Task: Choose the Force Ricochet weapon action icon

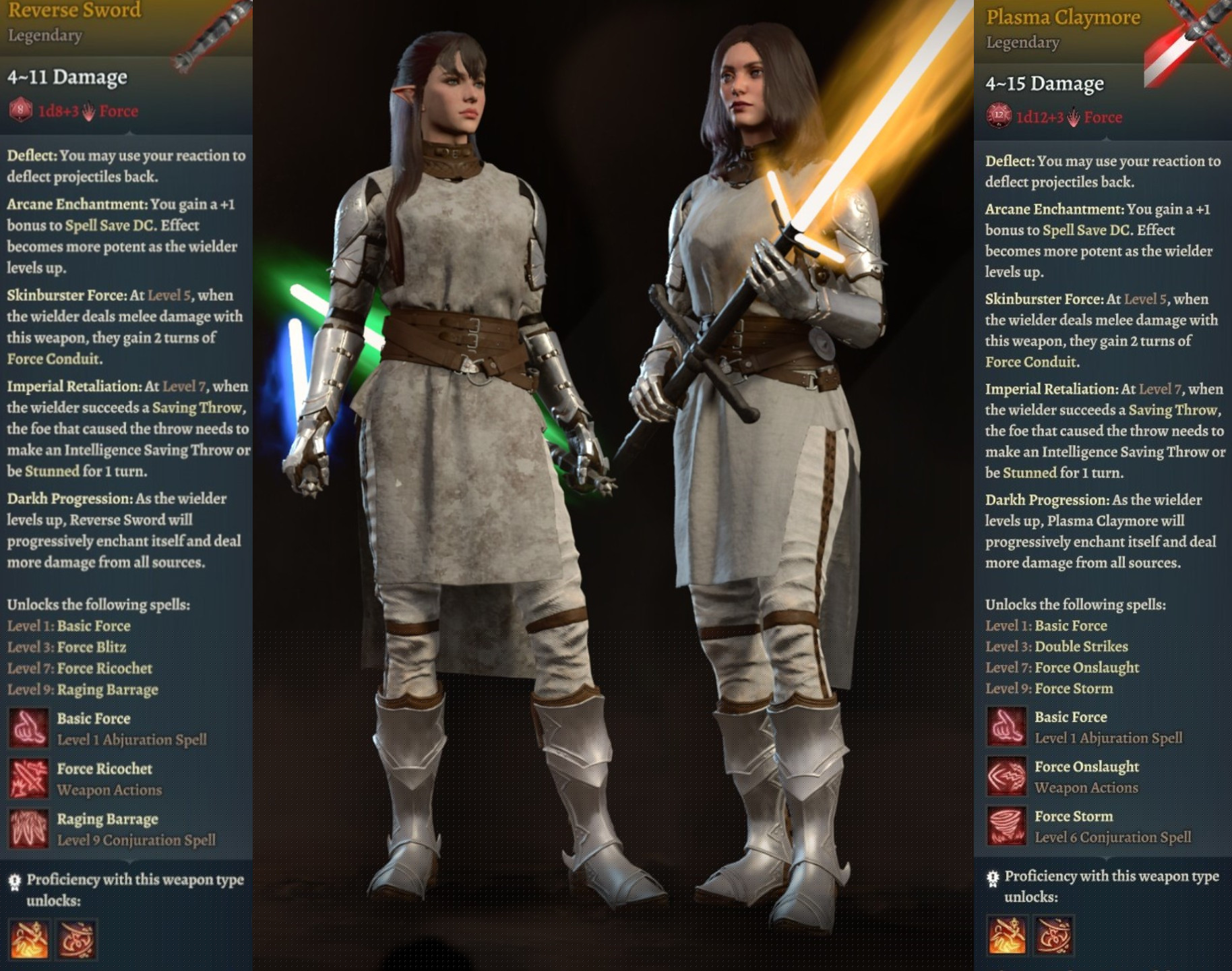Action: point(28,778)
